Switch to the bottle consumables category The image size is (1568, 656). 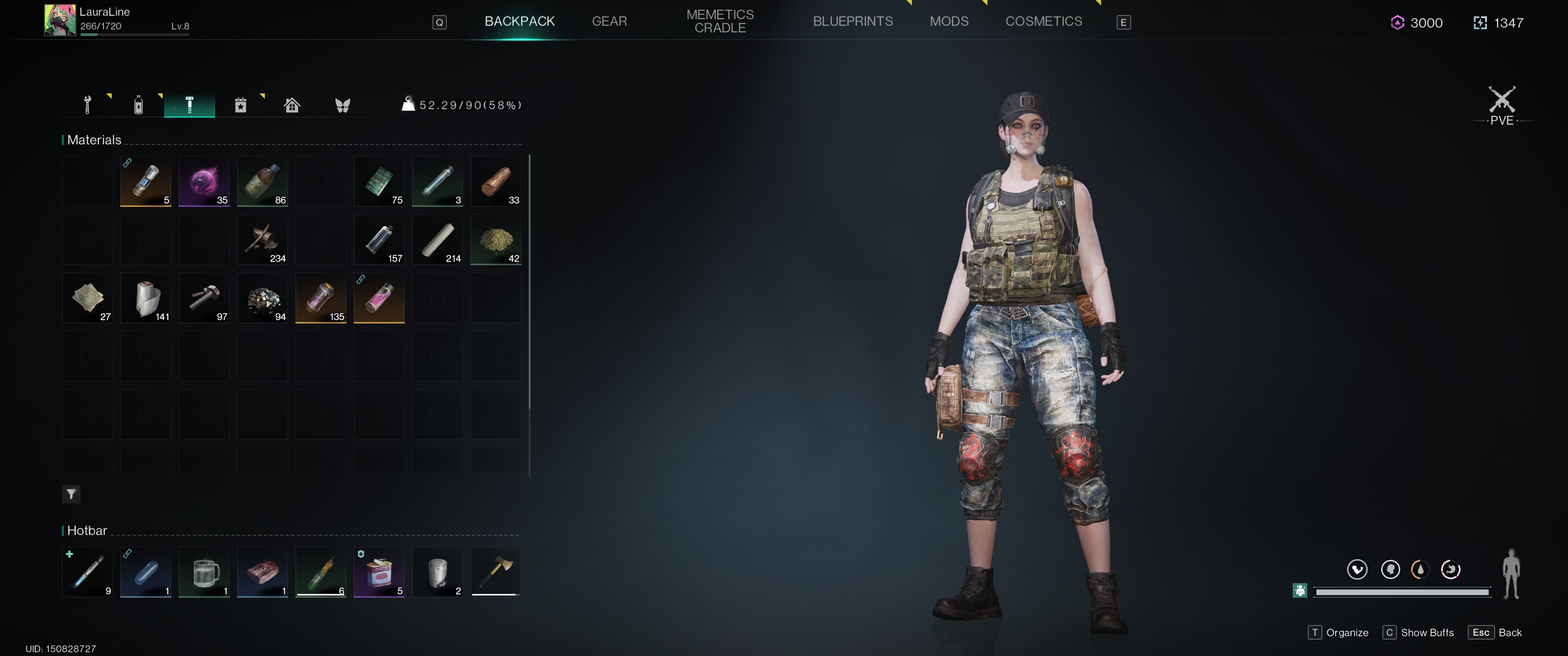(x=139, y=105)
